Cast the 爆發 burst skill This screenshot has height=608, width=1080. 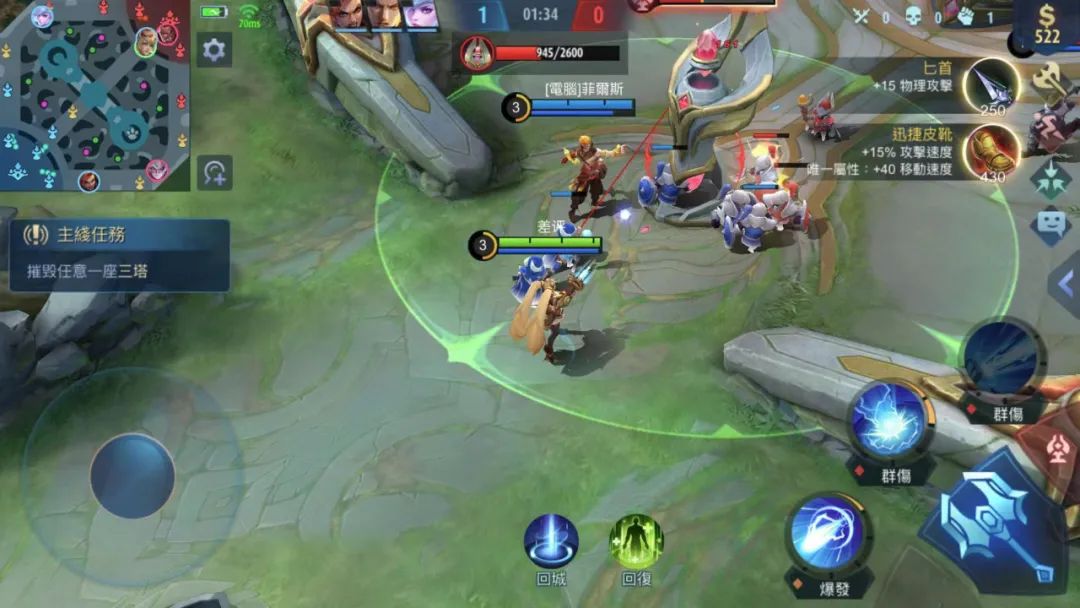coord(827,535)
